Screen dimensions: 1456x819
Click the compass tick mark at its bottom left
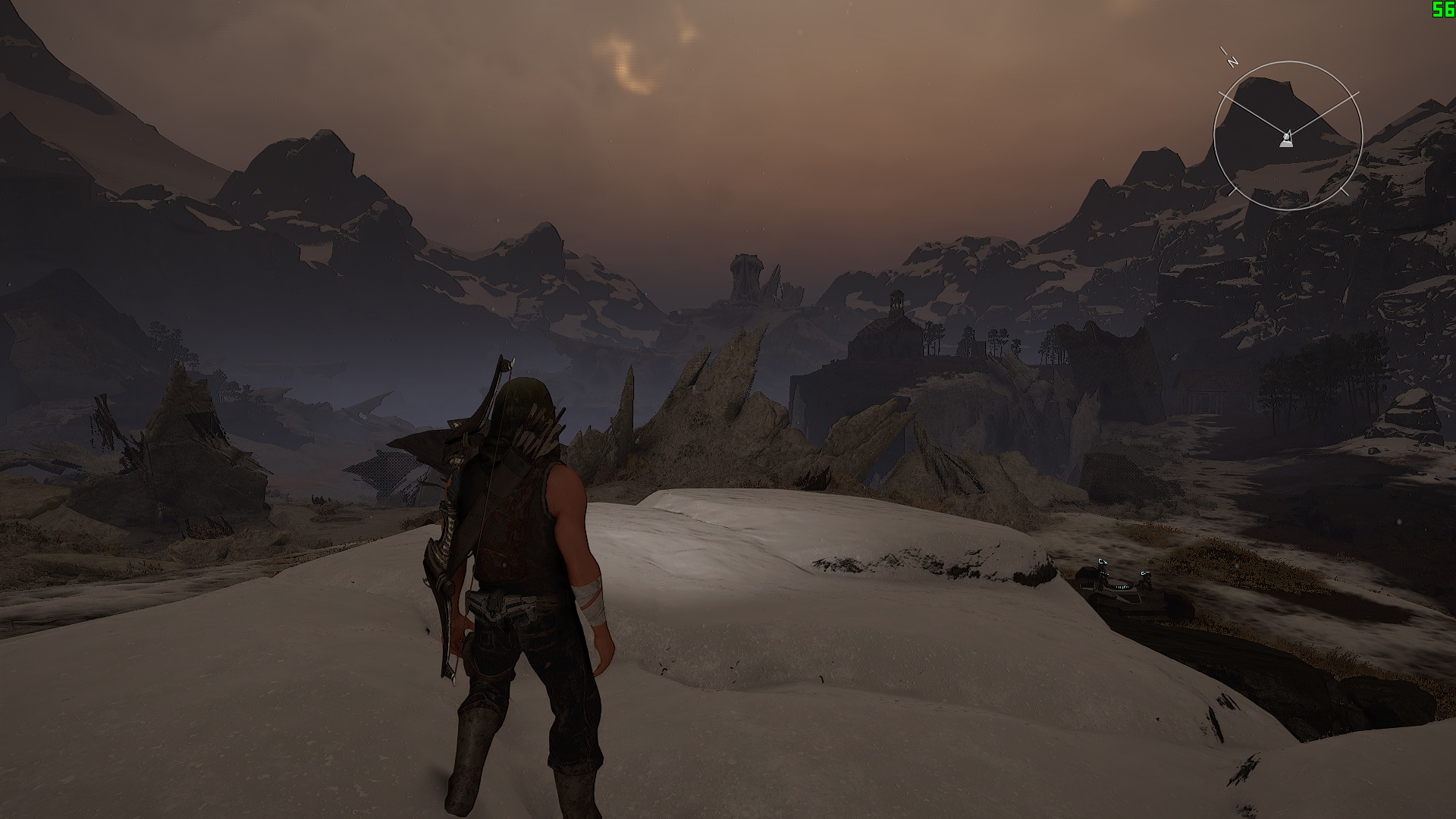pos(1231,191)
